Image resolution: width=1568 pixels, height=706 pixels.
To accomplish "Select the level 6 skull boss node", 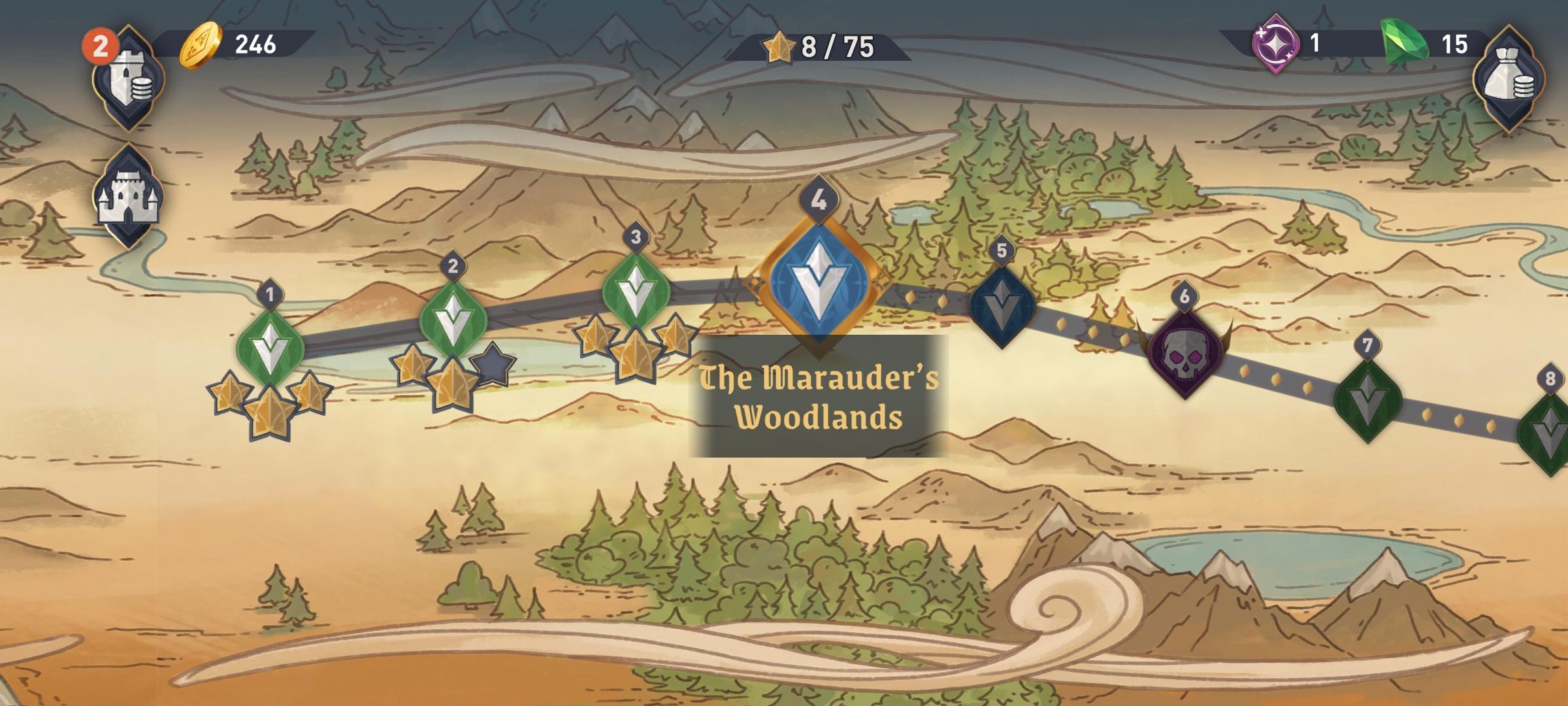I will (x=1184, y=353).
